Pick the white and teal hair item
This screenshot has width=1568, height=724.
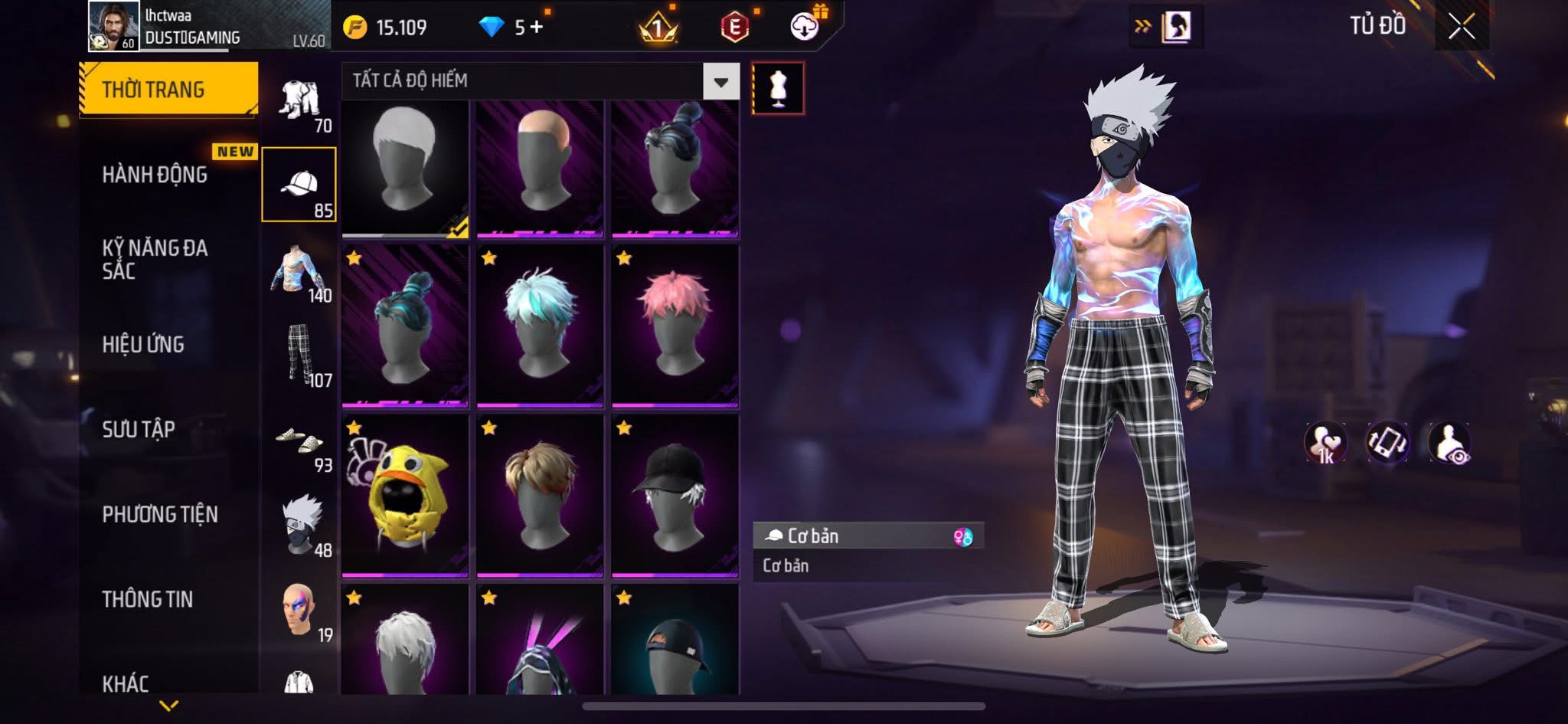(540, 325)
